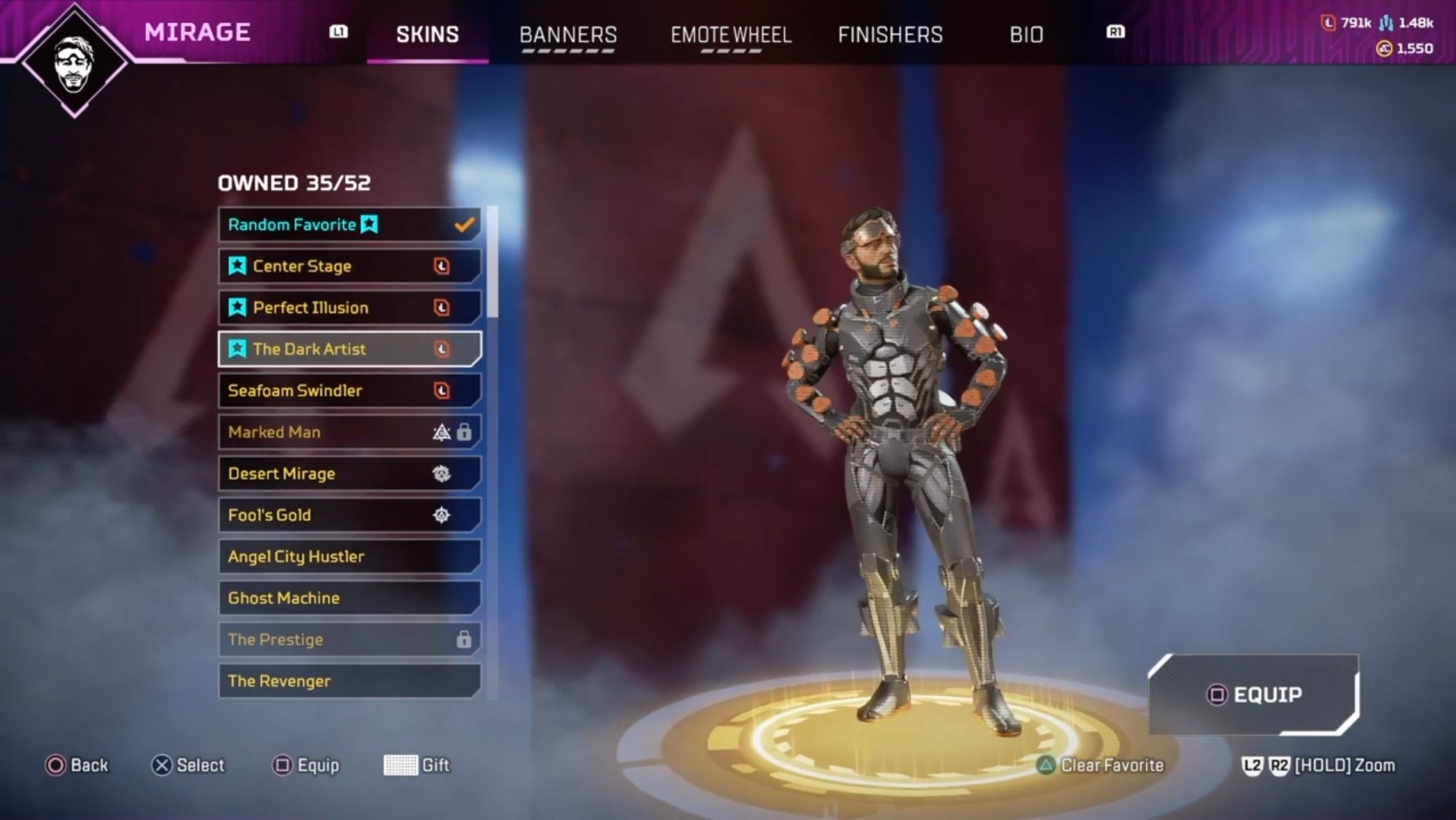Open the Emote Wheel tab
Viewport: 1456px width, 820px height.
(731, 35)
